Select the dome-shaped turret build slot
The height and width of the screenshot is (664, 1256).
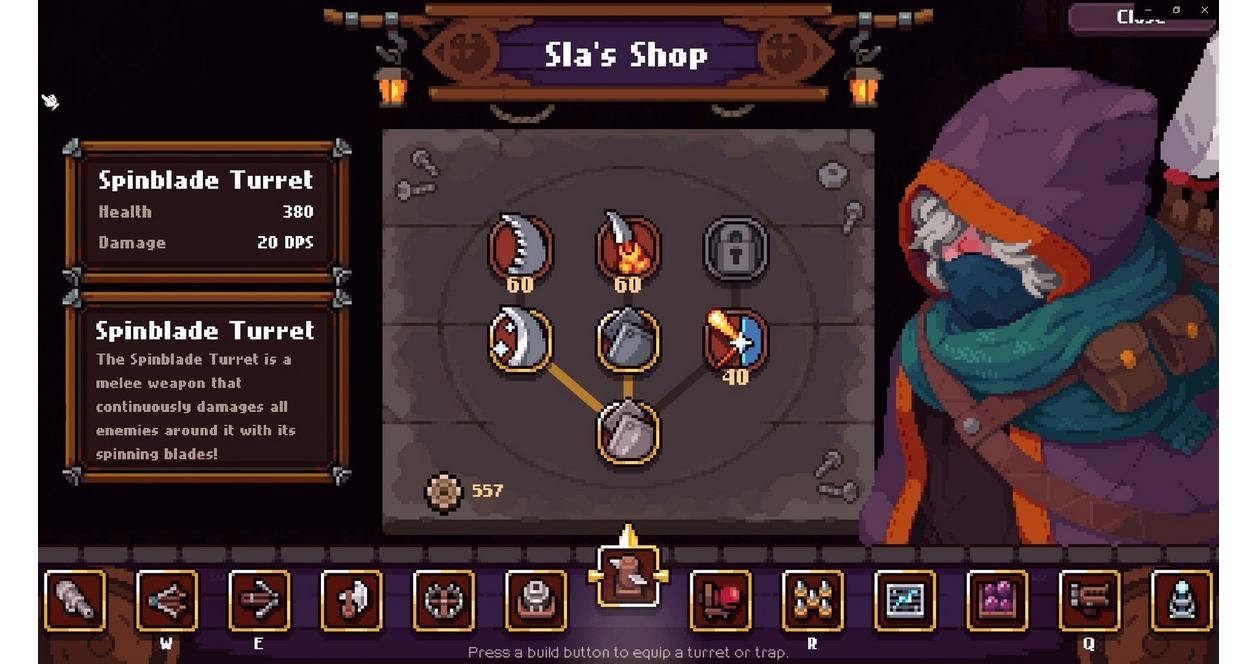(x=535, y=601)
